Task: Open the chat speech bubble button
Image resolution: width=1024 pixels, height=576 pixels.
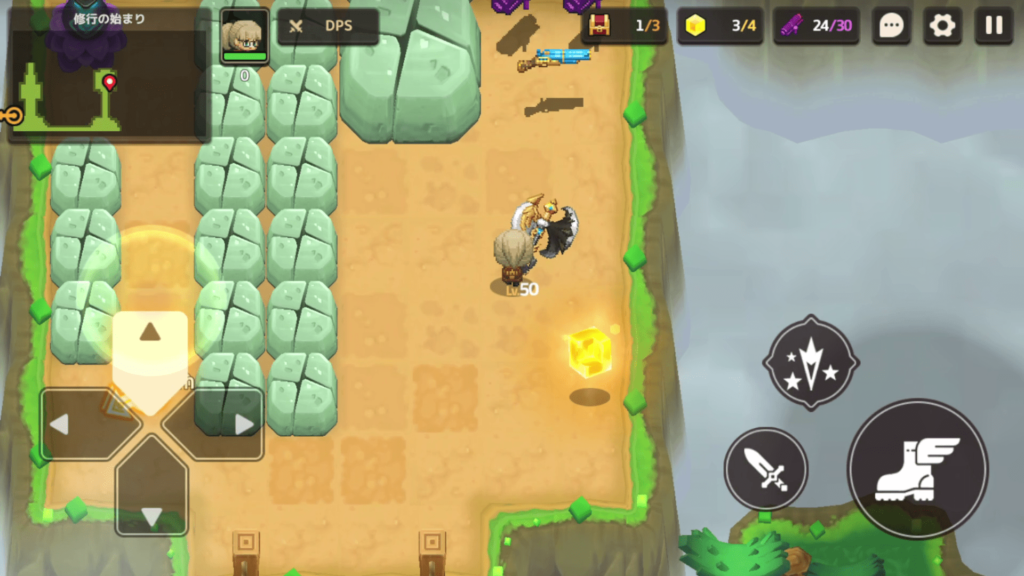Action: pos(891,26)
